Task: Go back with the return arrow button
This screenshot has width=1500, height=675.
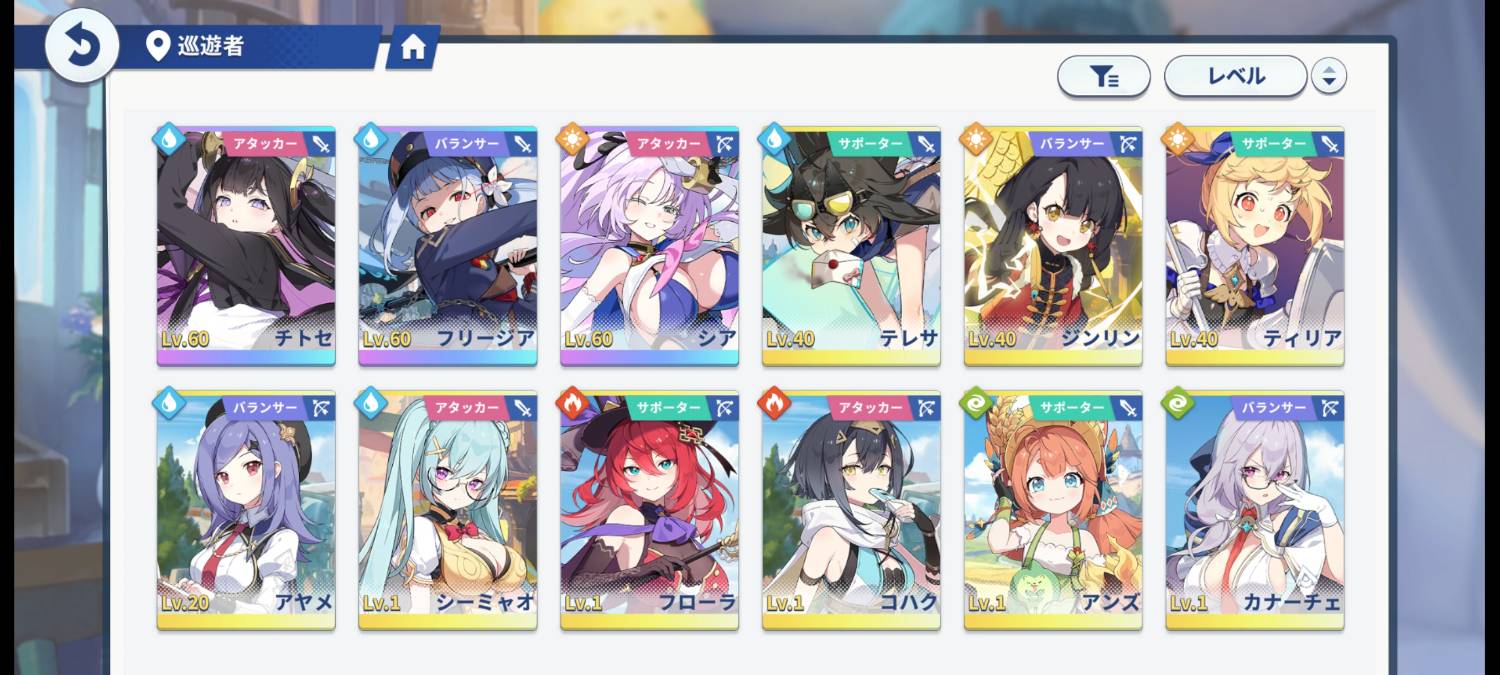Action: click(x=81, y=46)
